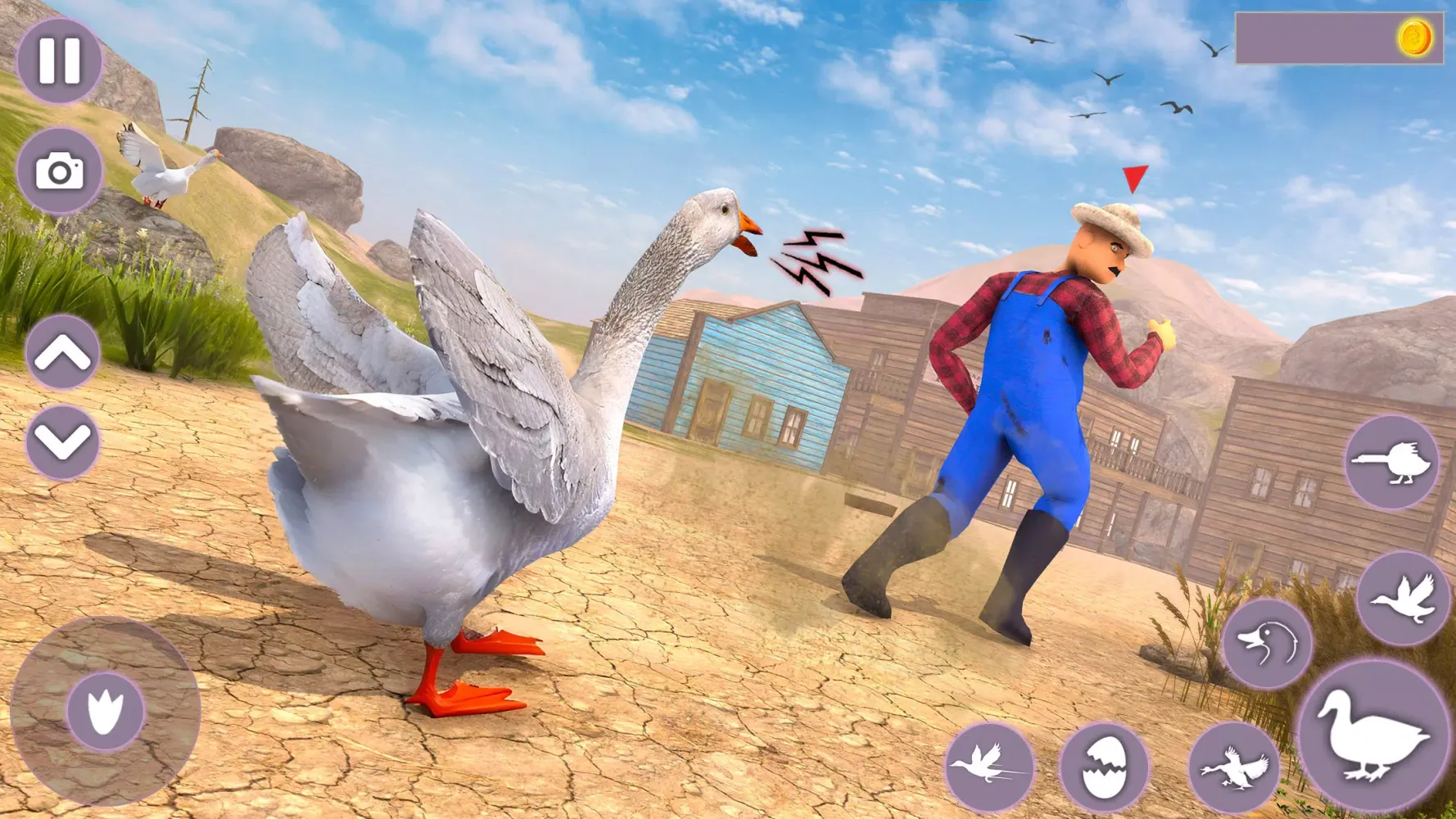Activate the fly action icon
The width and height of the screenshot is (1456, 819).
coord(1404,602)
